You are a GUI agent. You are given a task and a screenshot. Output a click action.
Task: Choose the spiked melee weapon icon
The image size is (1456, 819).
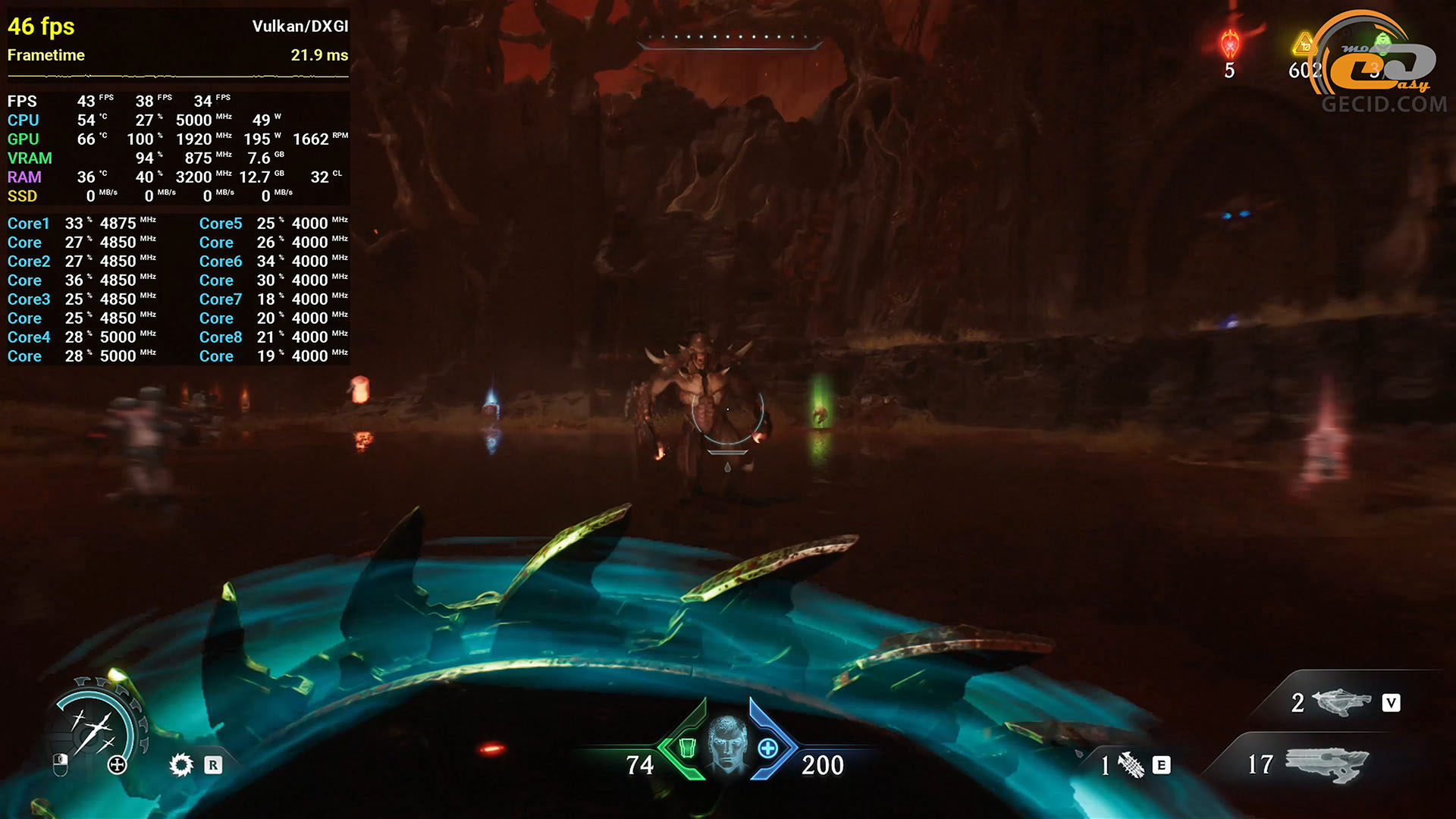[x=1131, y=765]
